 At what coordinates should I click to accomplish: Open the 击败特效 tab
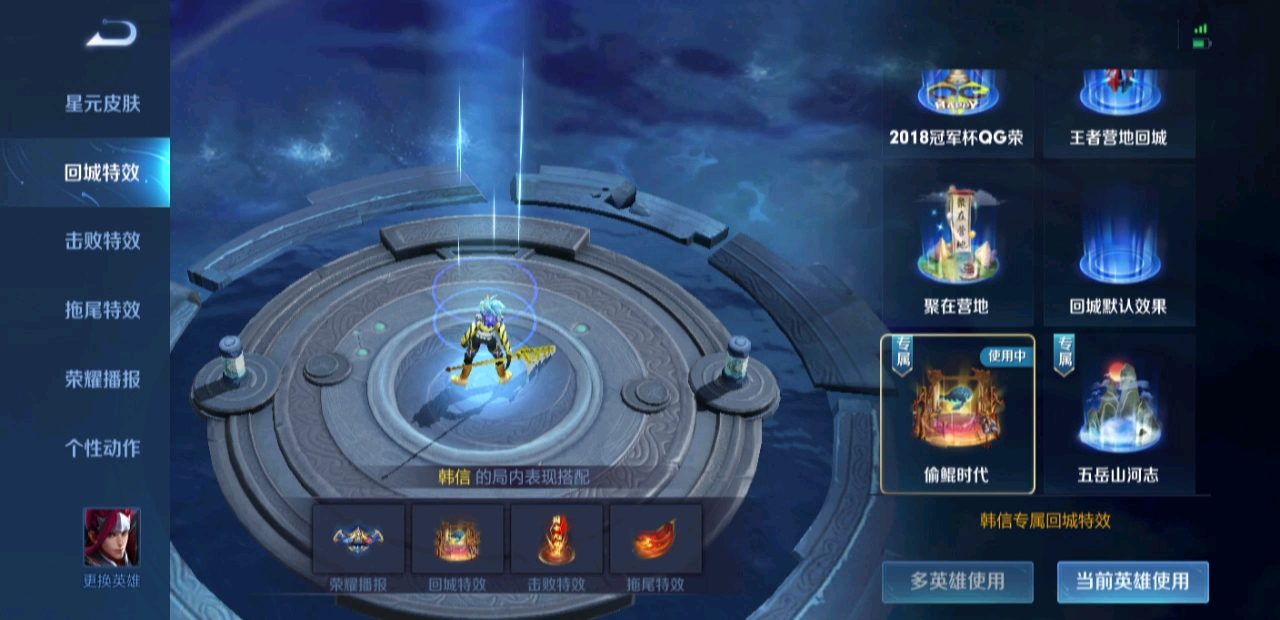click(x=102, y=241)
